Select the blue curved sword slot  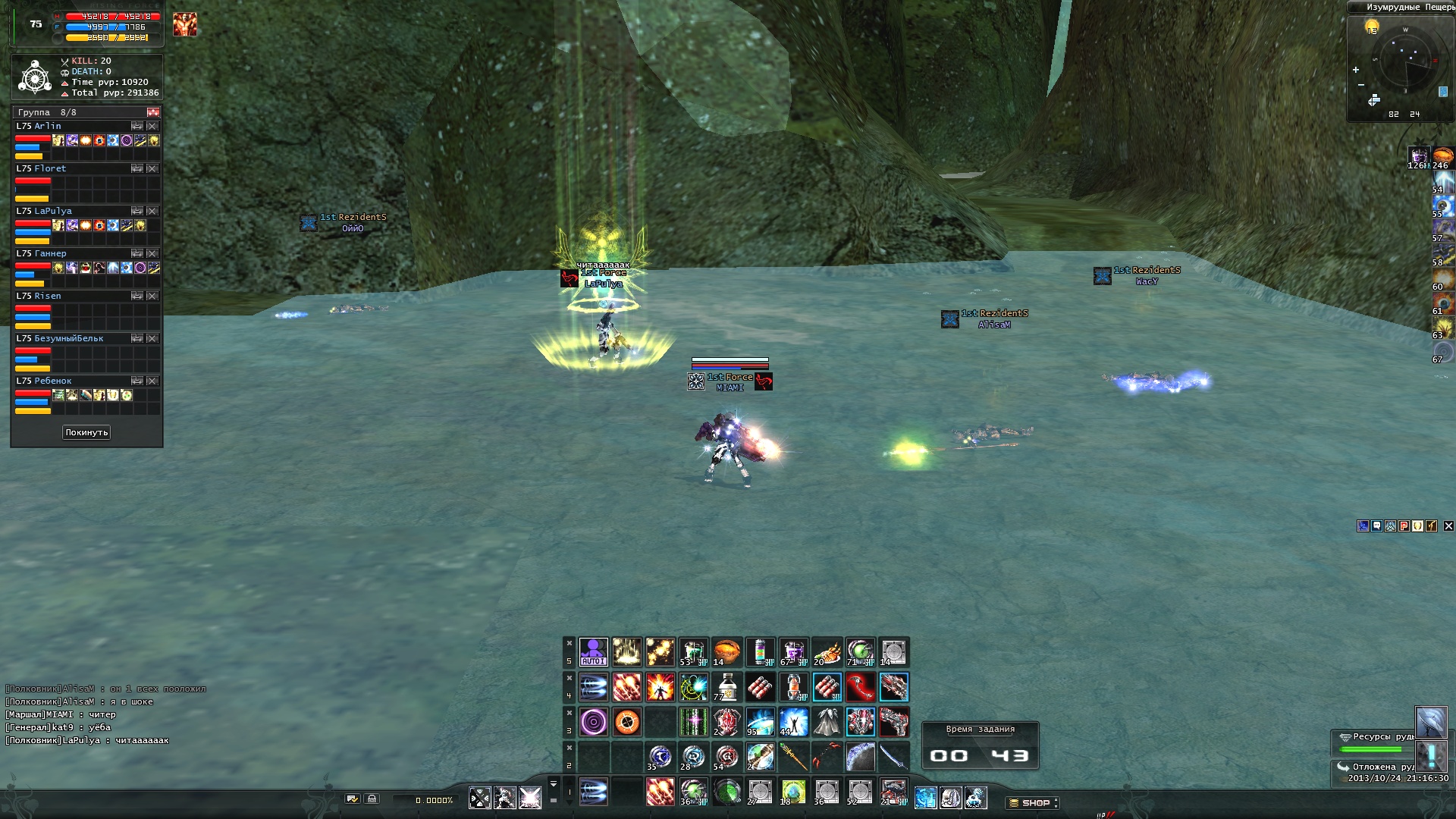tap(893, 757)
